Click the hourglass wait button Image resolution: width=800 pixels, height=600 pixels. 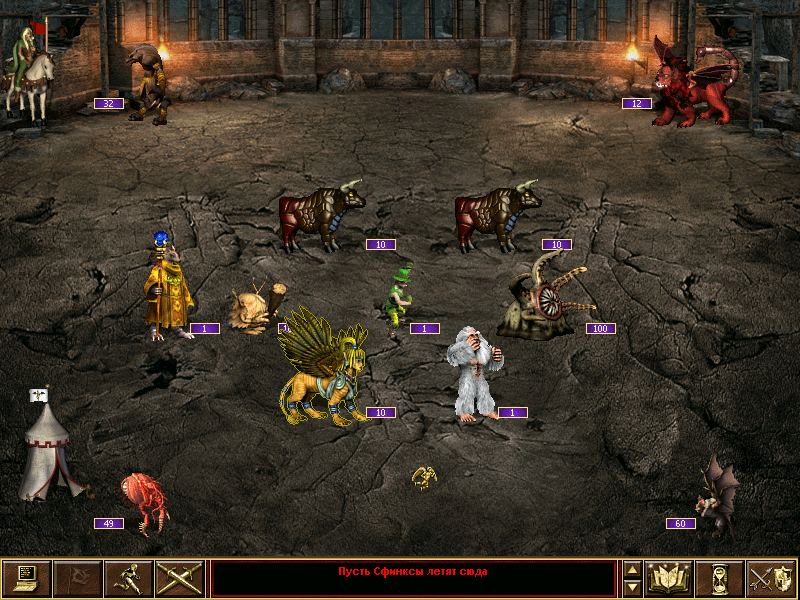720,579
